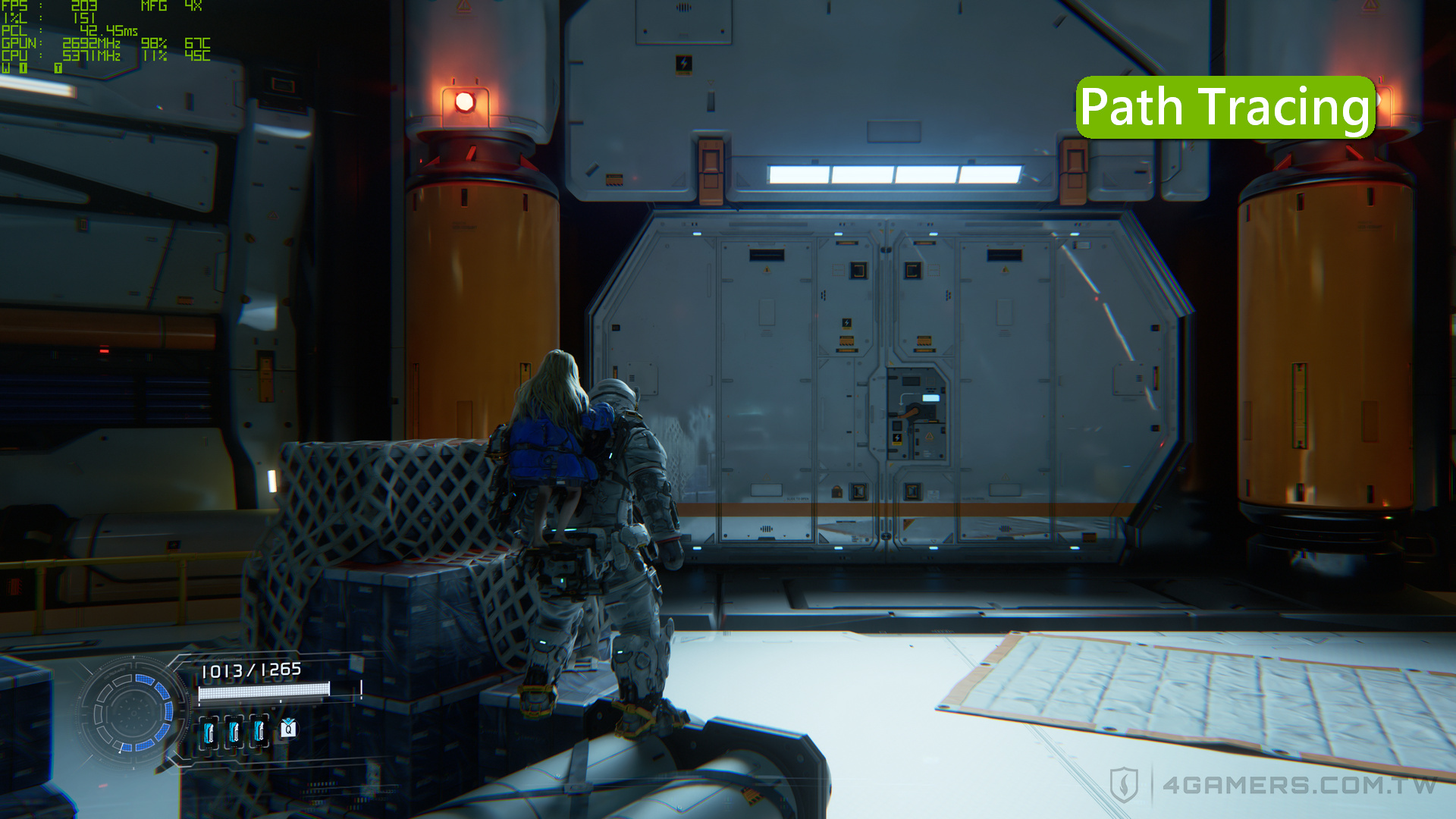Open the small display screen on the door console
Image resolution: width=1456 pixels, height=819 pixels.
[x=931, y=397]
